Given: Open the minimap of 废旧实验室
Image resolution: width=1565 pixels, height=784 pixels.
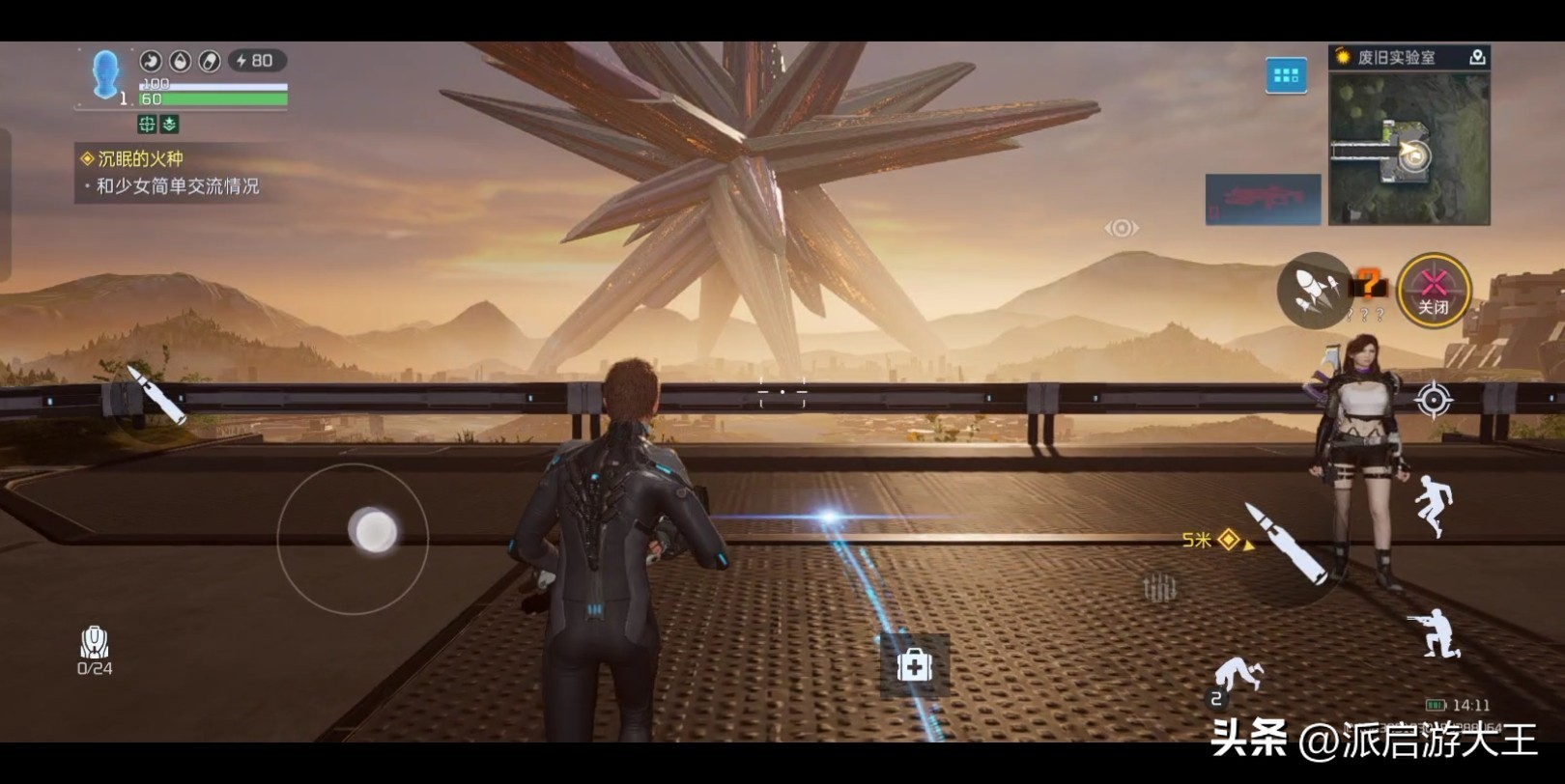Looking at the screenshot, I should pos(1408,150).
